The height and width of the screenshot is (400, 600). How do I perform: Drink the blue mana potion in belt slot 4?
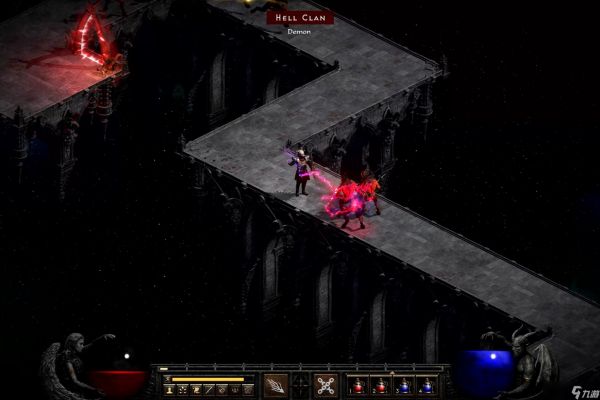pyautogui.click(x=427, y=386)
